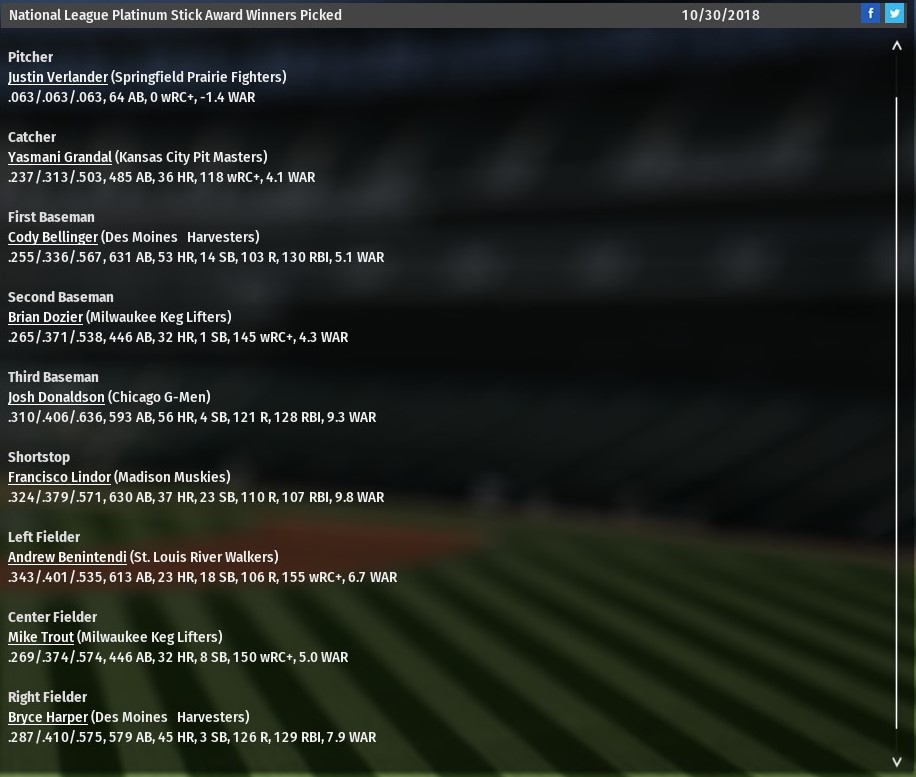This screenshot has width=916, height=777.
Task: Select the Brian Dozier link
Action: 45,317
